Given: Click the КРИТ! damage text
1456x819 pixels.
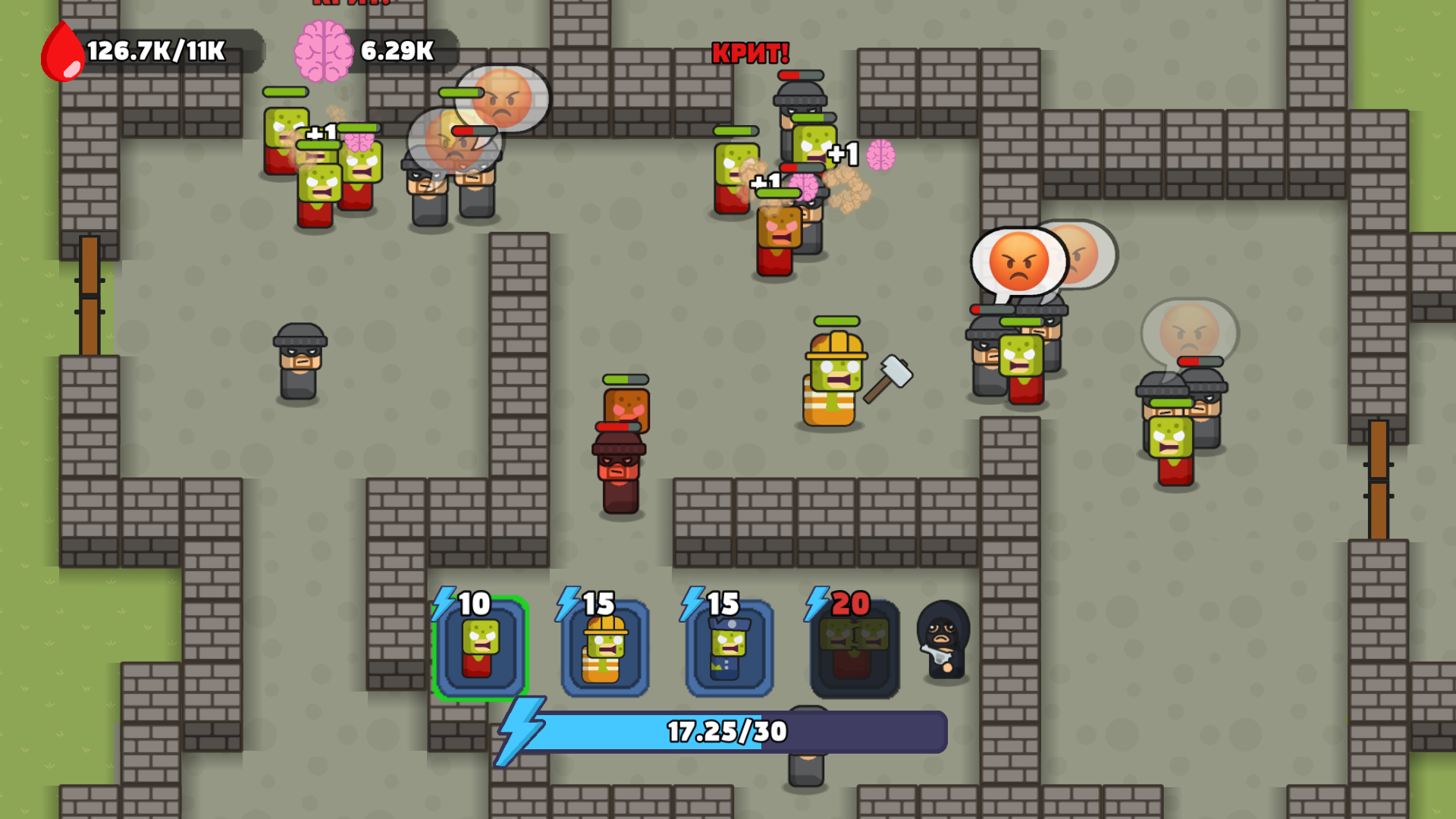Looking at the screenshot, I should (x=749, y=54).
